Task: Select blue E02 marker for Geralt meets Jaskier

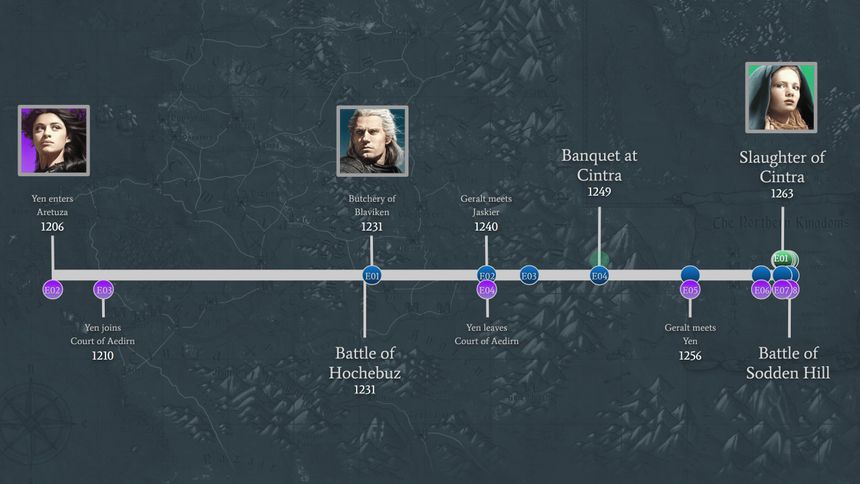Action: (x=487, y=275)
